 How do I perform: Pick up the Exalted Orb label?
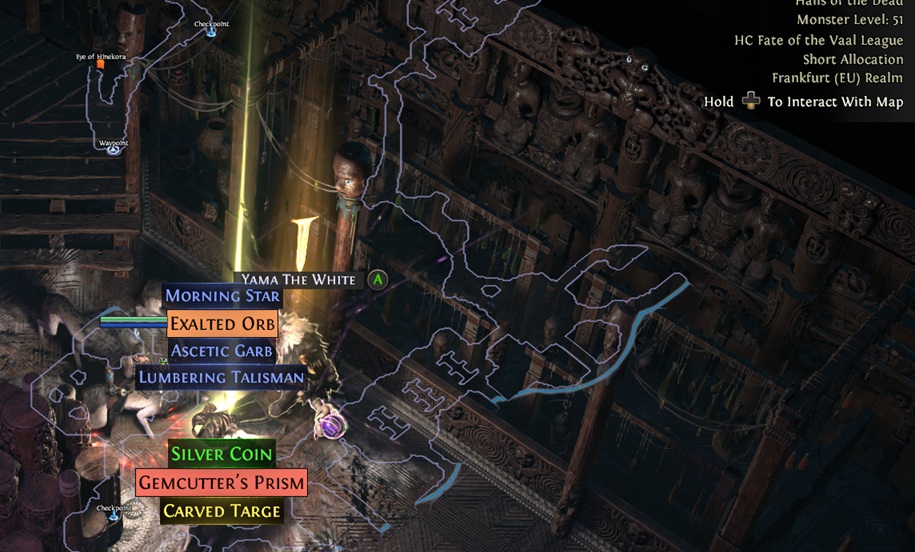click(x=222, y=324)
